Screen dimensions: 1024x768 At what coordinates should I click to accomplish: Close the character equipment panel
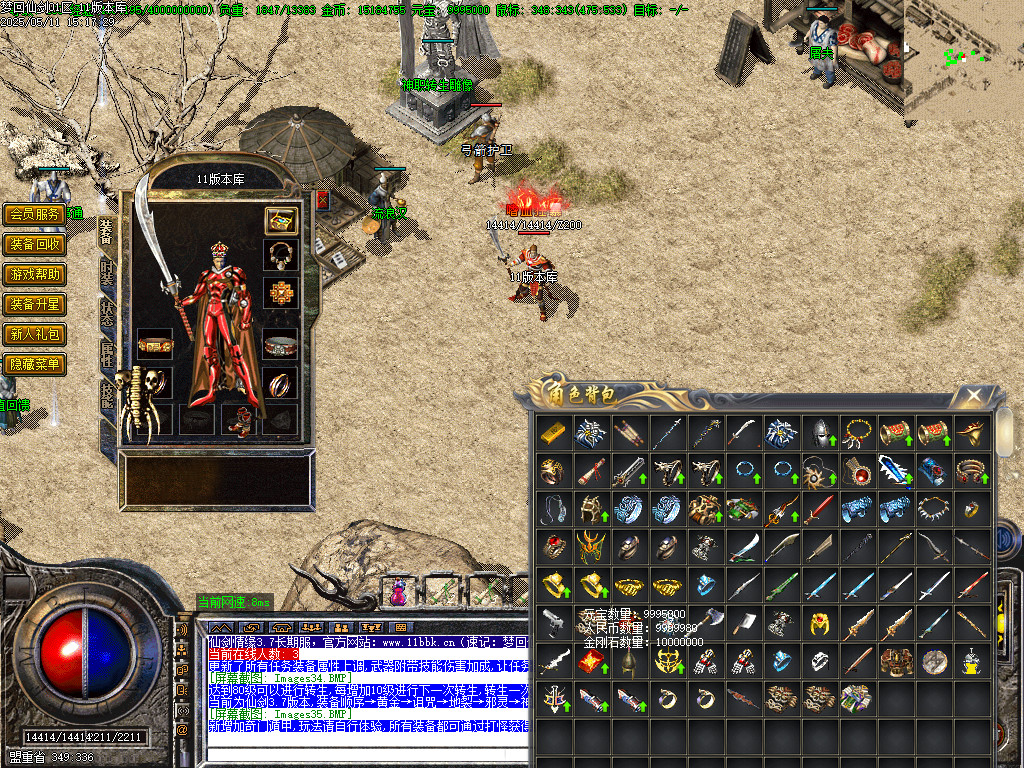pos(323,200)
